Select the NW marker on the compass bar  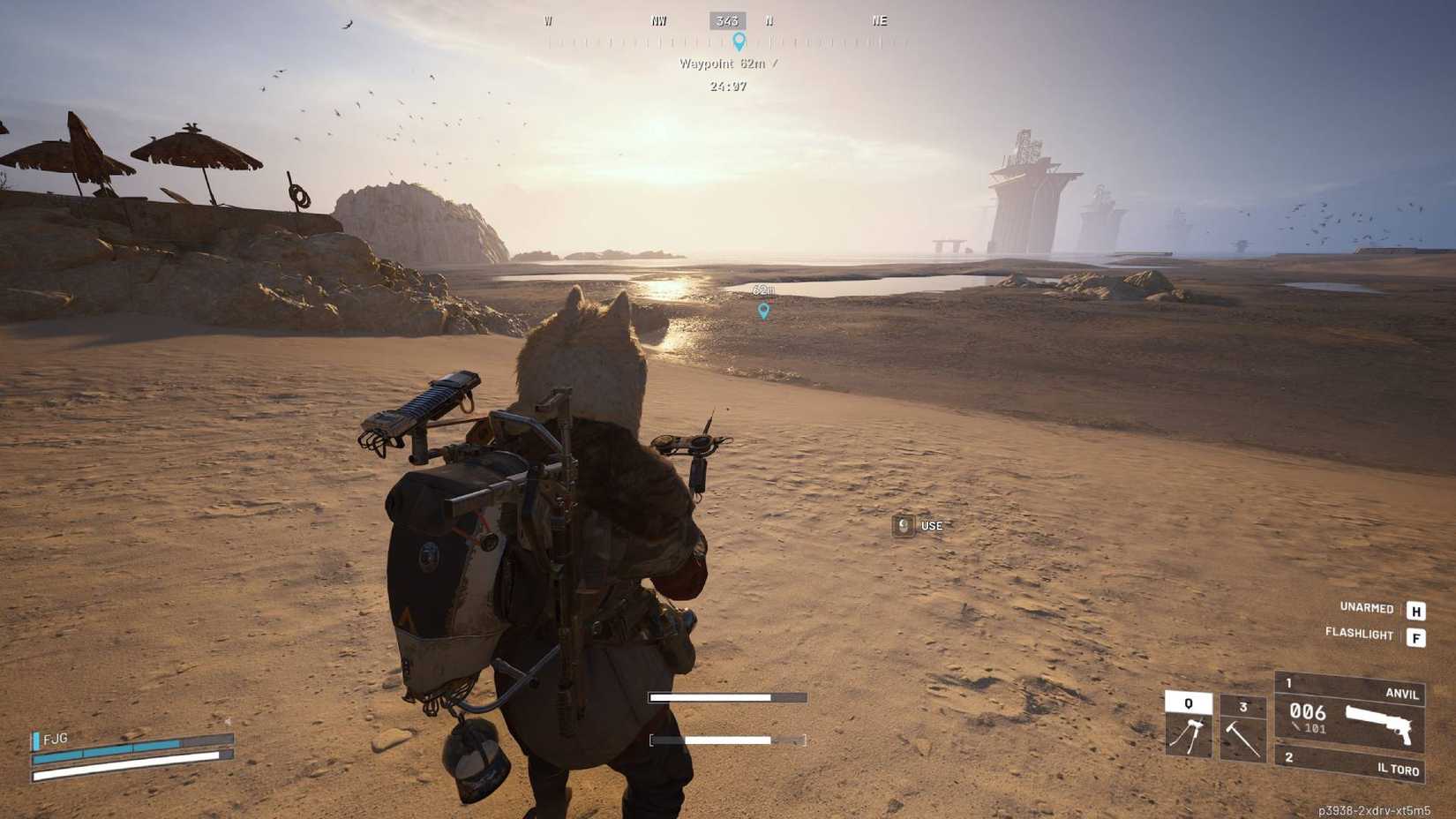[x=657, y=20]
